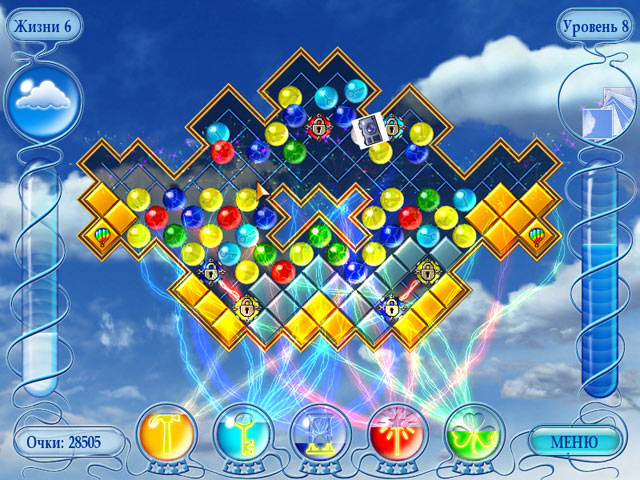Select the red padlocked ball on the board
This screenshot has height=480, width=640.
point(320,126)
